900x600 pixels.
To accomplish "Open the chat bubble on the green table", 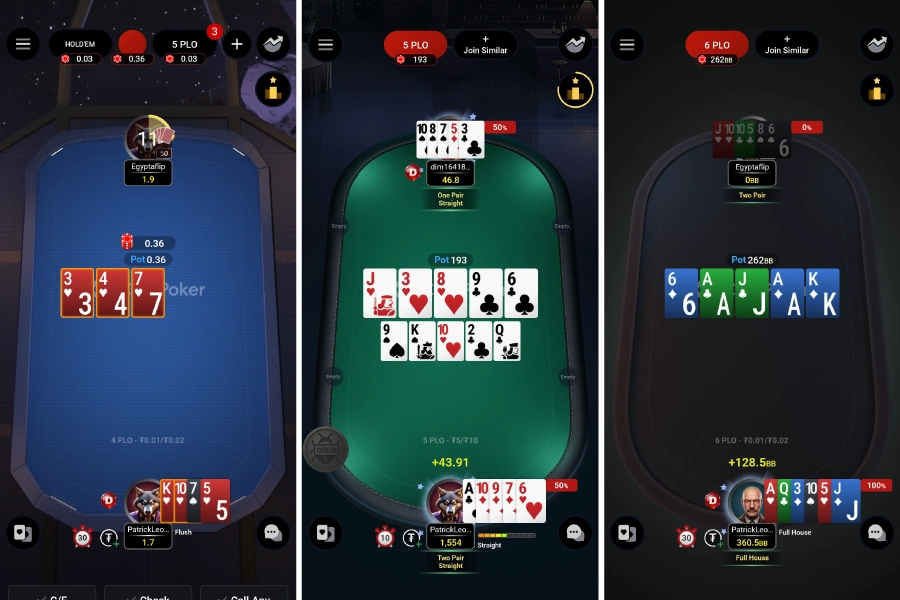I will tap(575, 533).
